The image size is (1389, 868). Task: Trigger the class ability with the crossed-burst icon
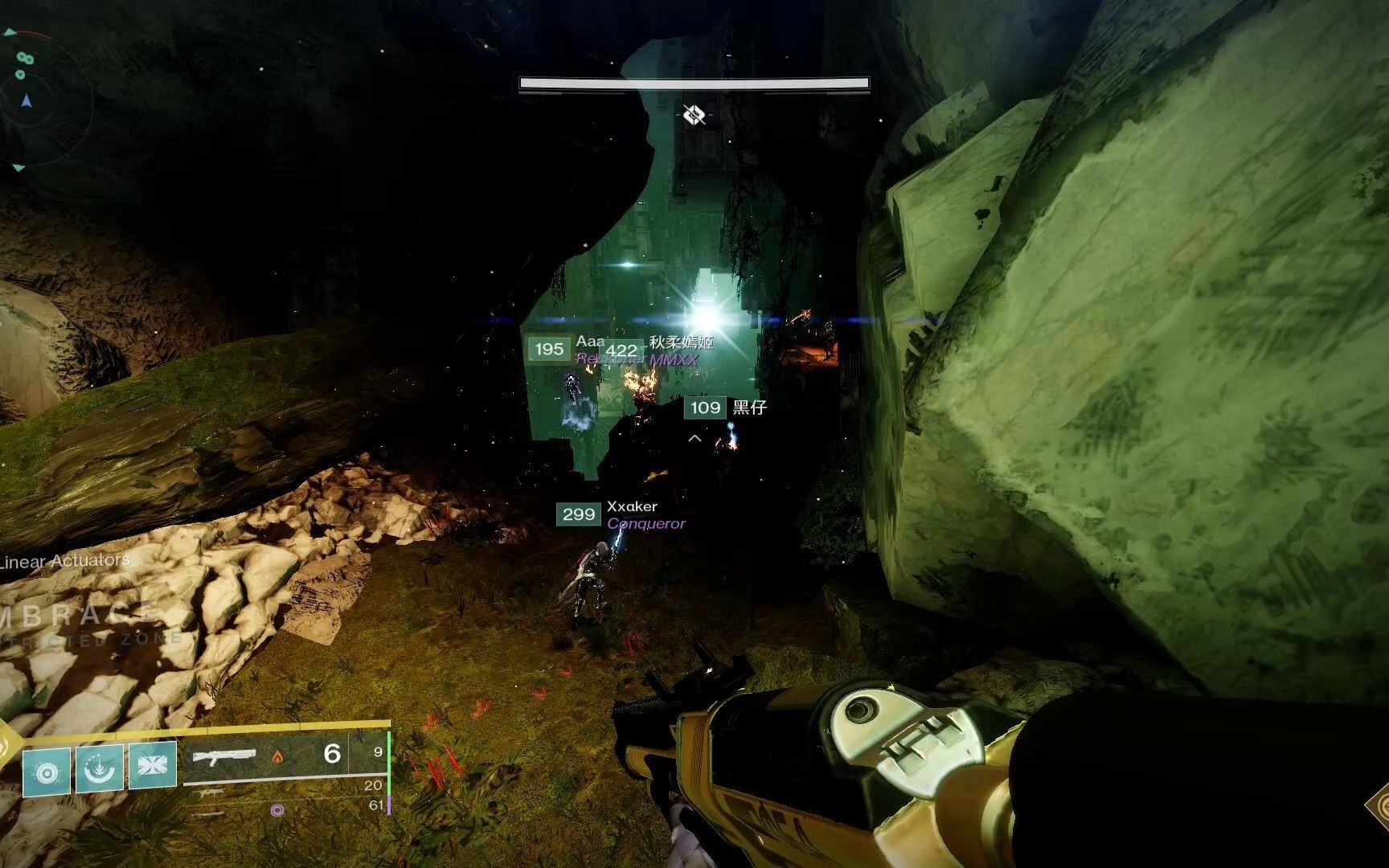[152, 764]
